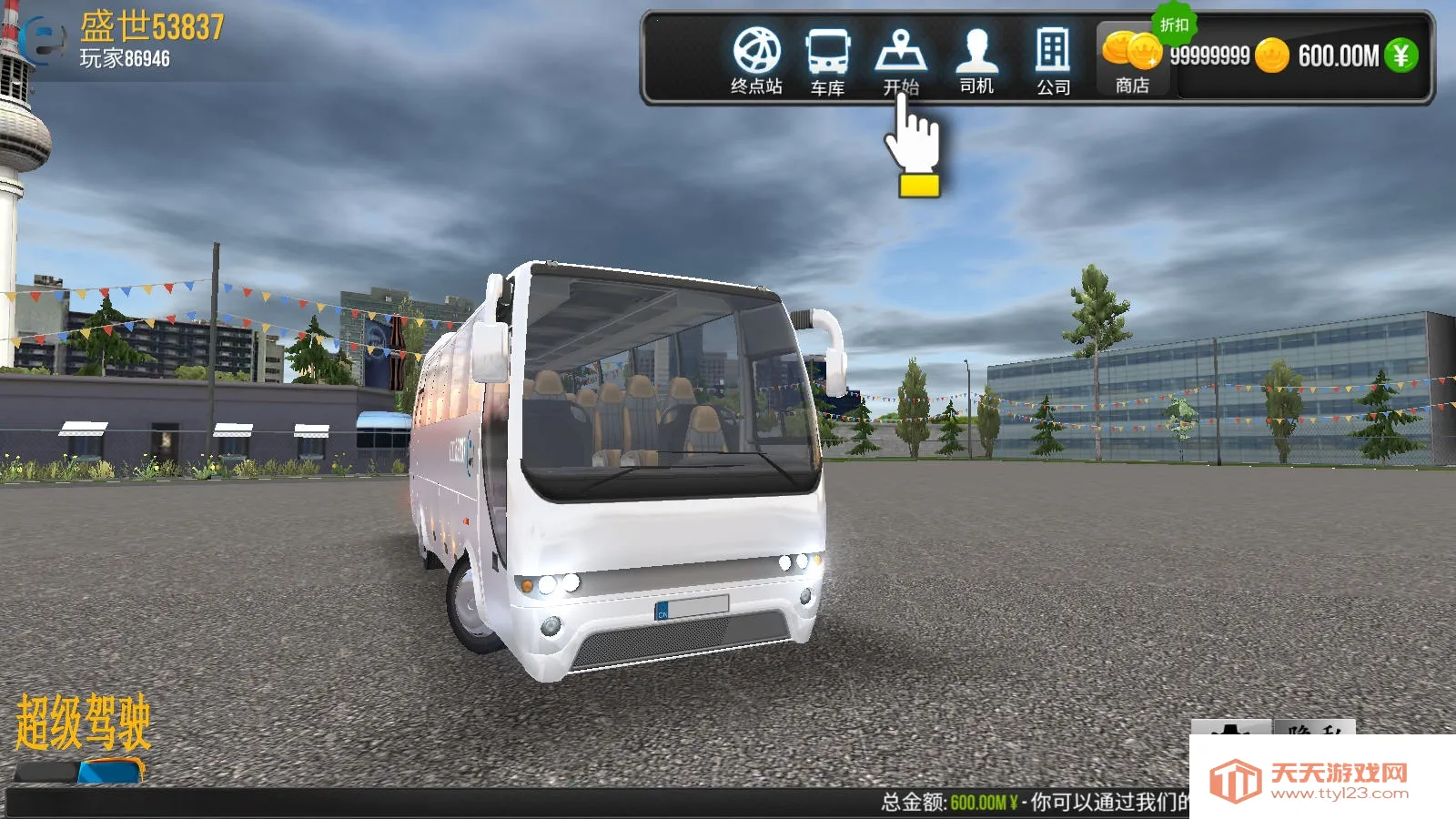Image resolution: width=1456 pixels, height=819 pixels.
Task: Select the 开始 start map-pin icon
Action: tap(899, 52)
